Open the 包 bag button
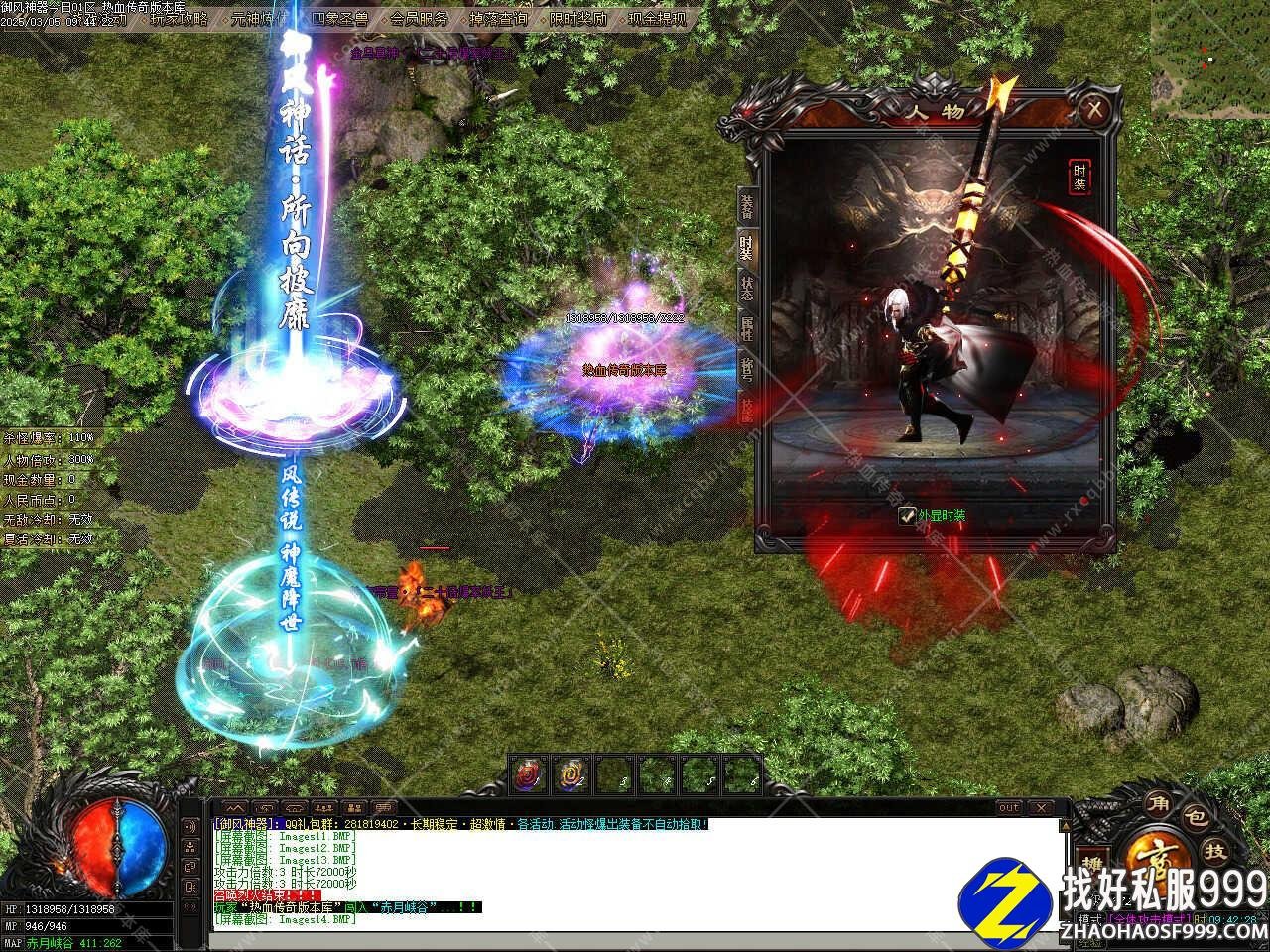This screenshot has width=1270, height=952. (x=1198, y=819)
